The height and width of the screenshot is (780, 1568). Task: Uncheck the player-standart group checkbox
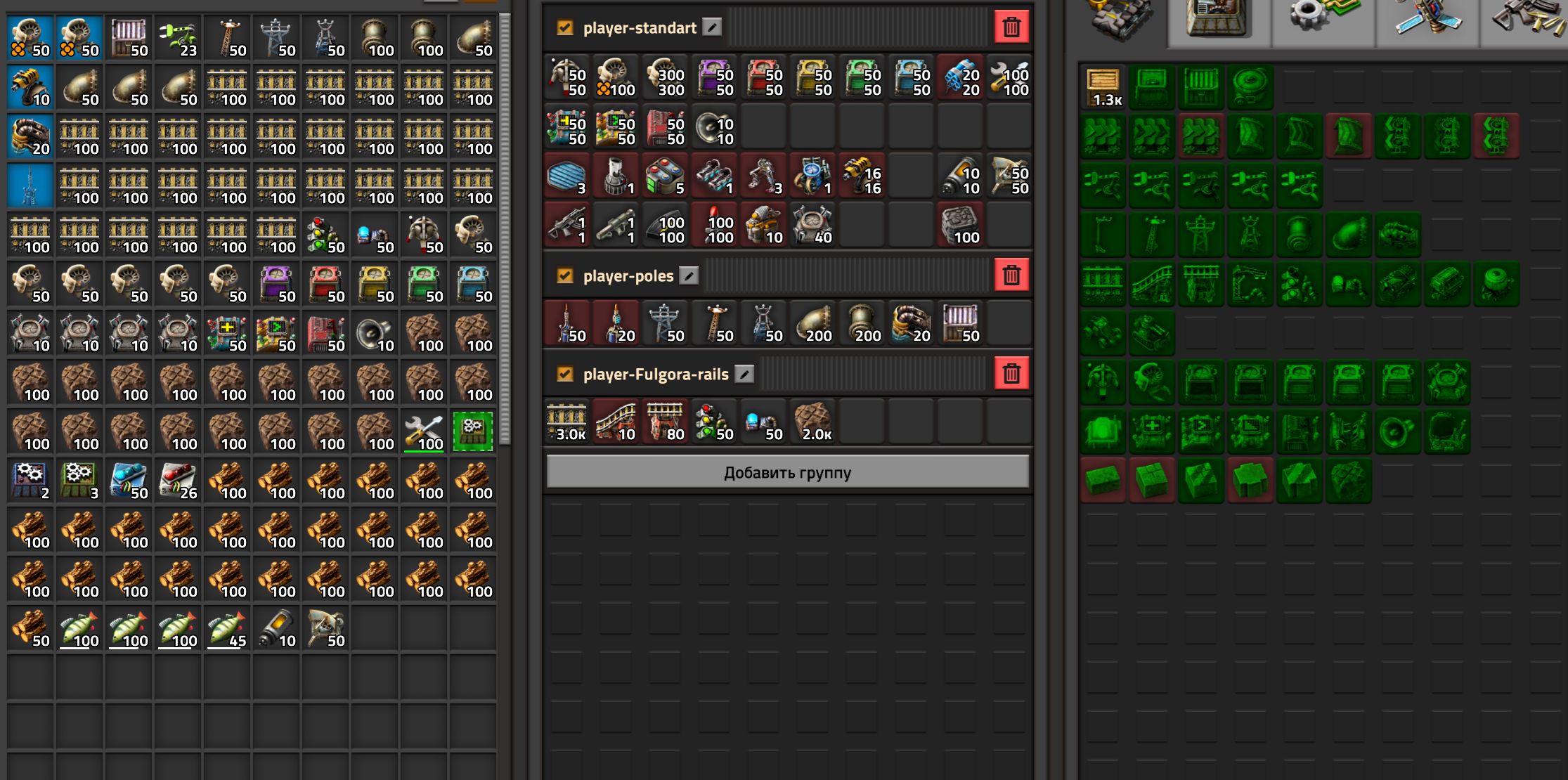coord(564,27)
